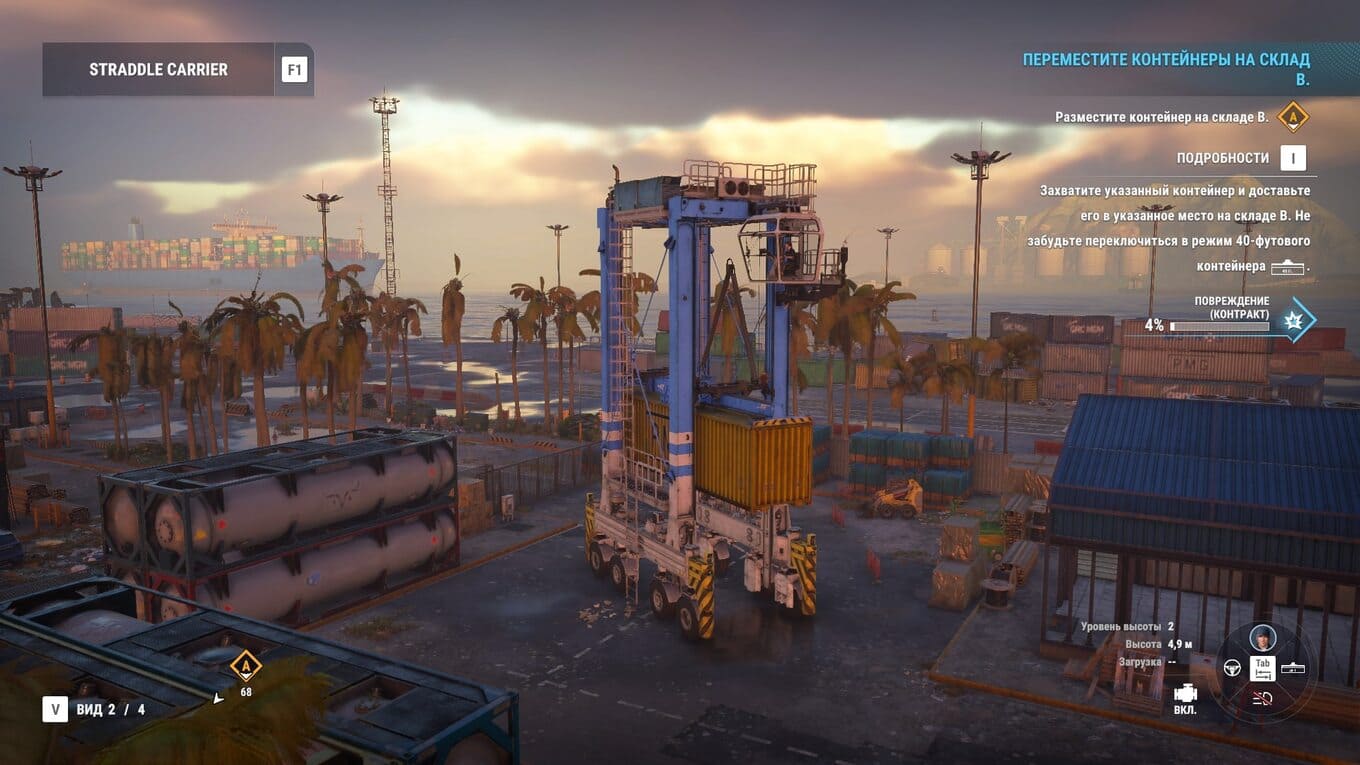Switch to the container spreader mode icon

click(x=1293, y=668)
